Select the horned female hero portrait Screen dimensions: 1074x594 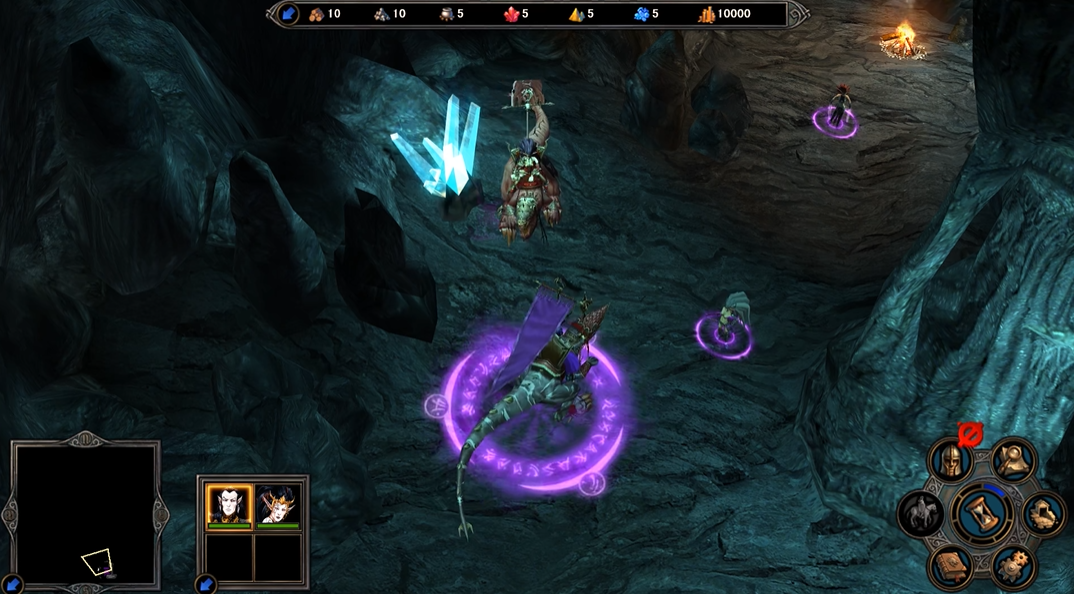coord(277,505)
